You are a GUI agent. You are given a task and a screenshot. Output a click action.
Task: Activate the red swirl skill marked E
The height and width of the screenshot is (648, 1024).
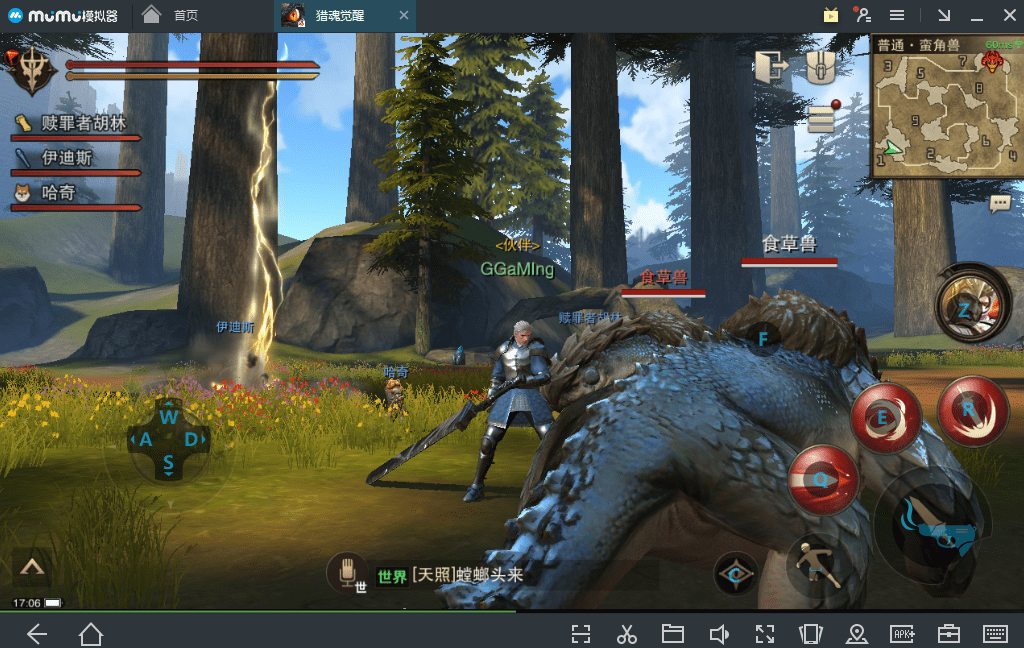pyautogui.click(x=885, y=418)
